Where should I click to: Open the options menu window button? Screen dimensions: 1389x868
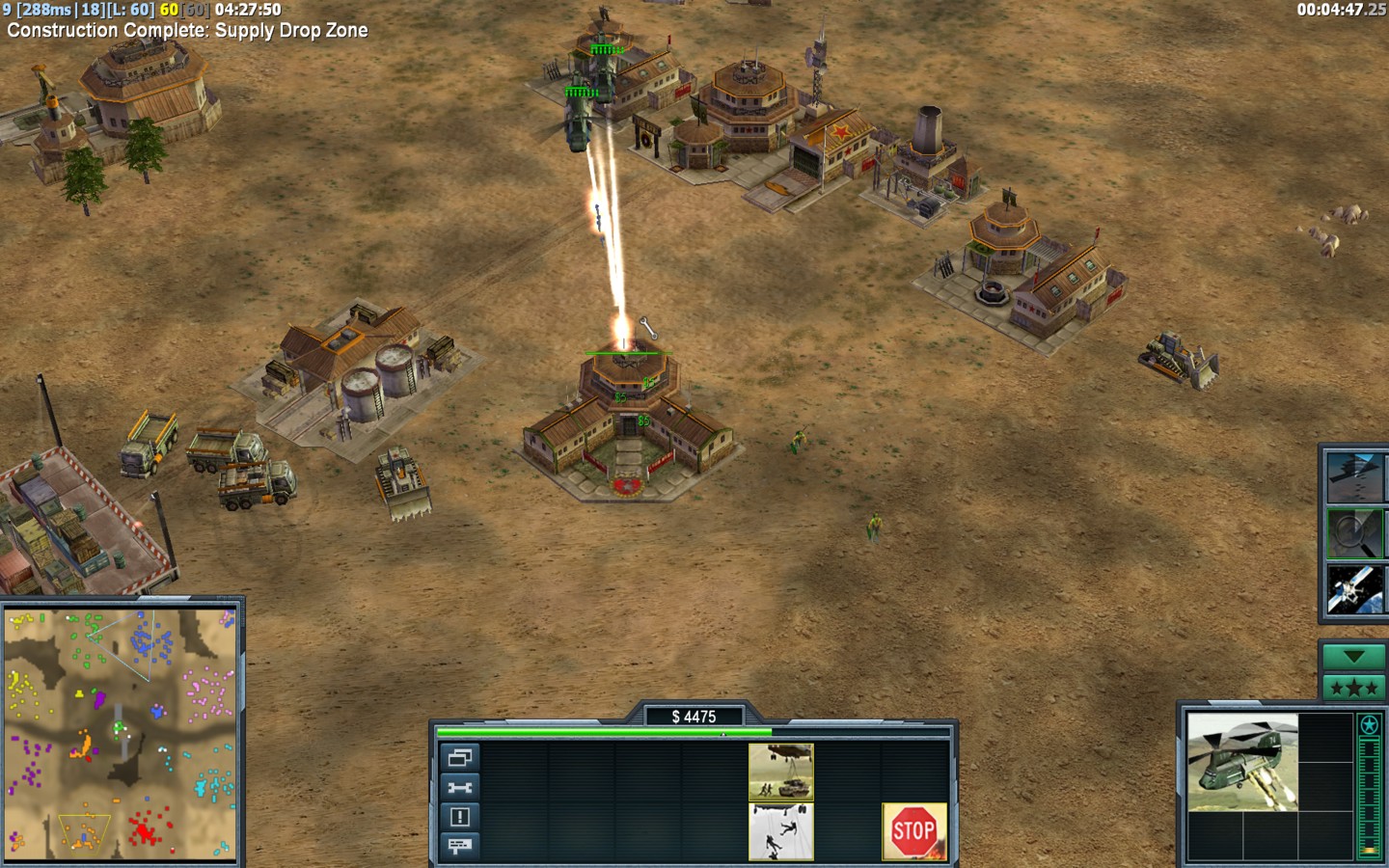click(459, 757)
